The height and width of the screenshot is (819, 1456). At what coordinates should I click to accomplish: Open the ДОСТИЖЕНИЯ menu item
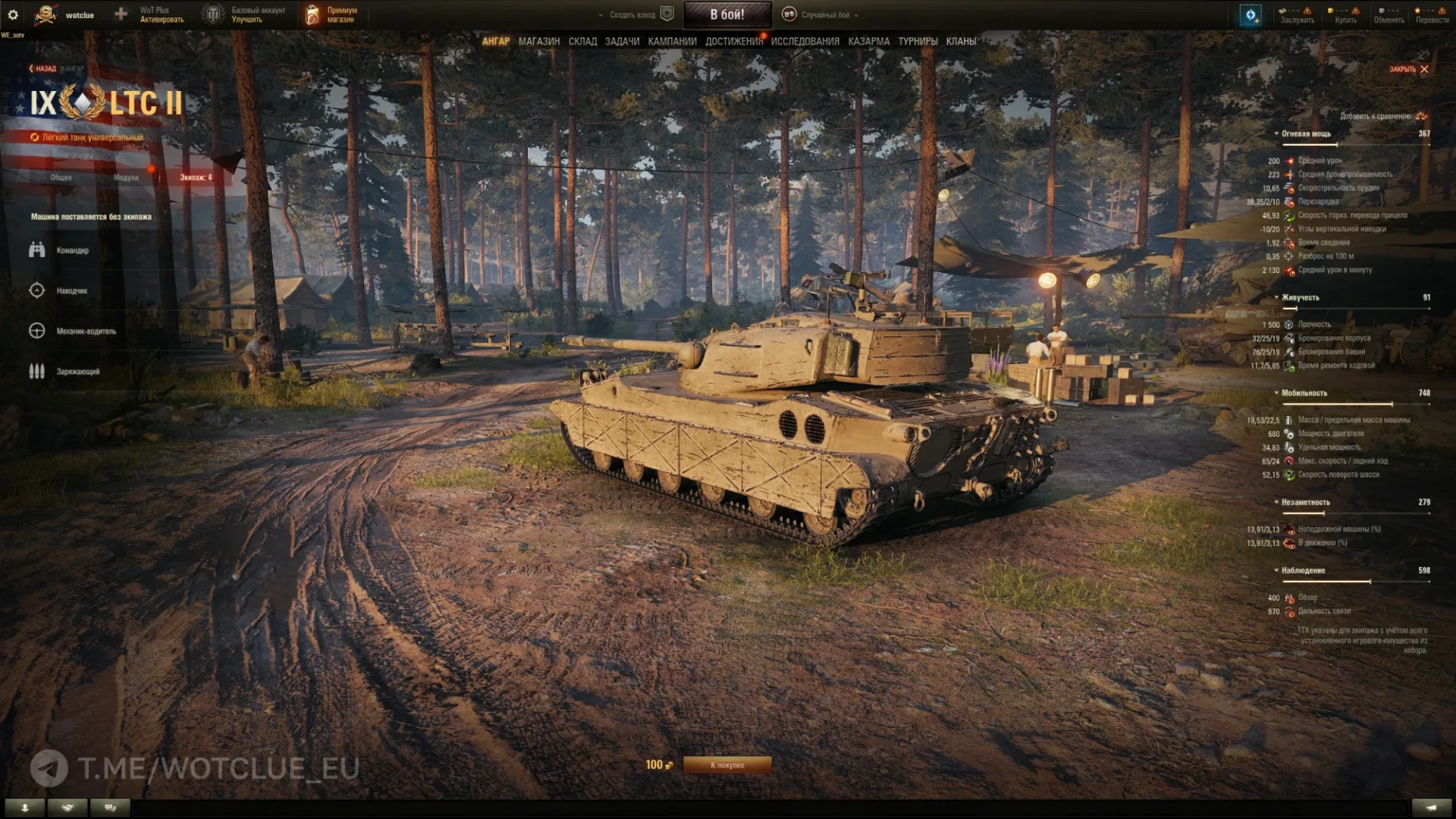click(x=733, y=42)
